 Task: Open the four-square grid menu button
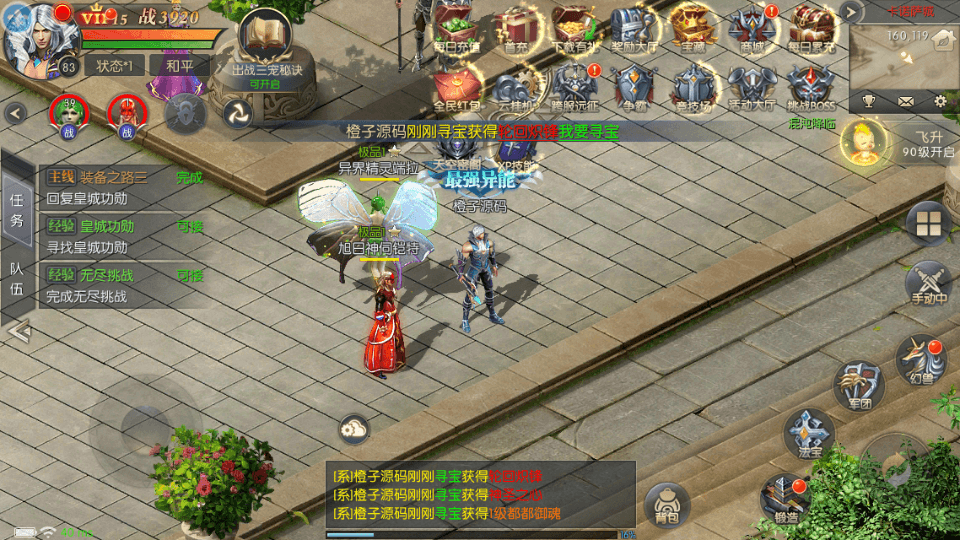click(929, 223)
